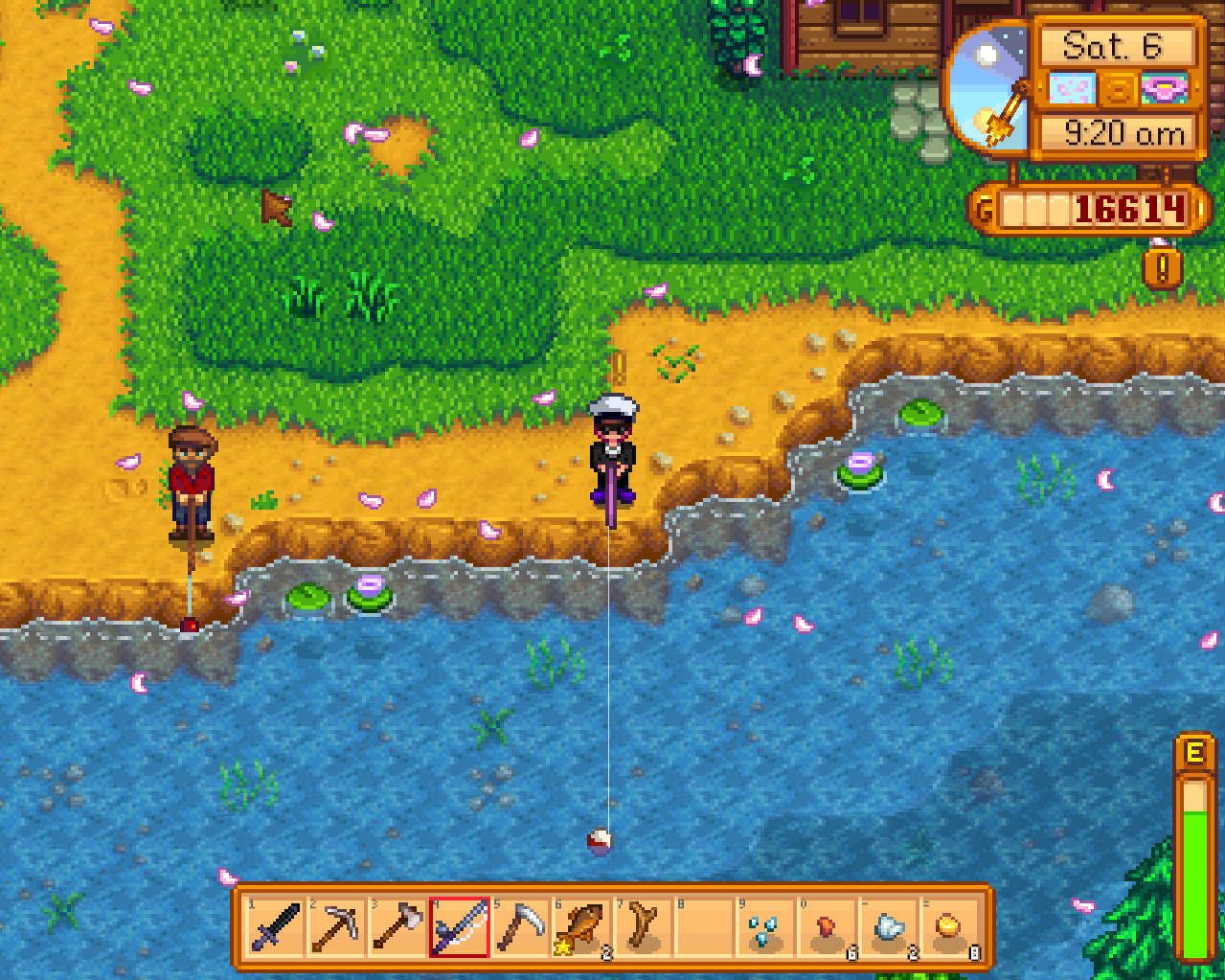Switch to the scythe tool
Viewport: 1225px width, 980px height.
click(521, 927)
